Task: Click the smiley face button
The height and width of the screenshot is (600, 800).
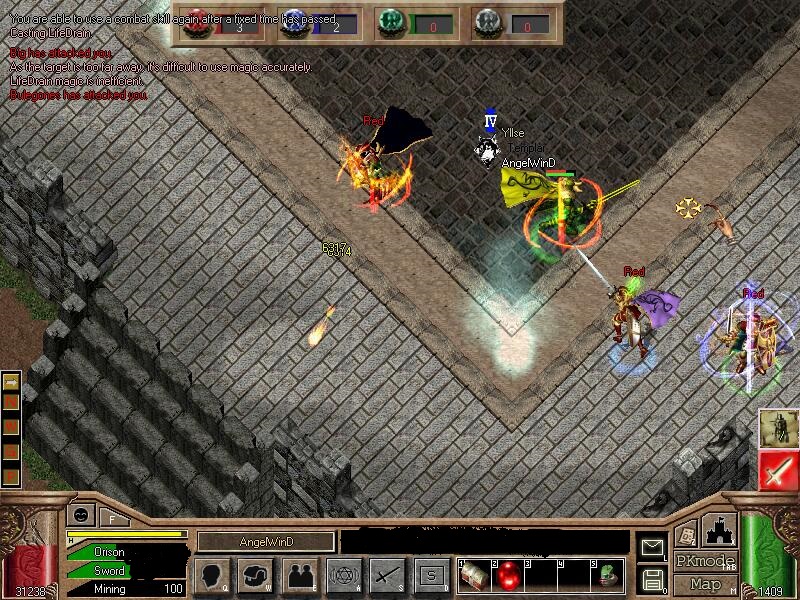Action: [81, 514]
